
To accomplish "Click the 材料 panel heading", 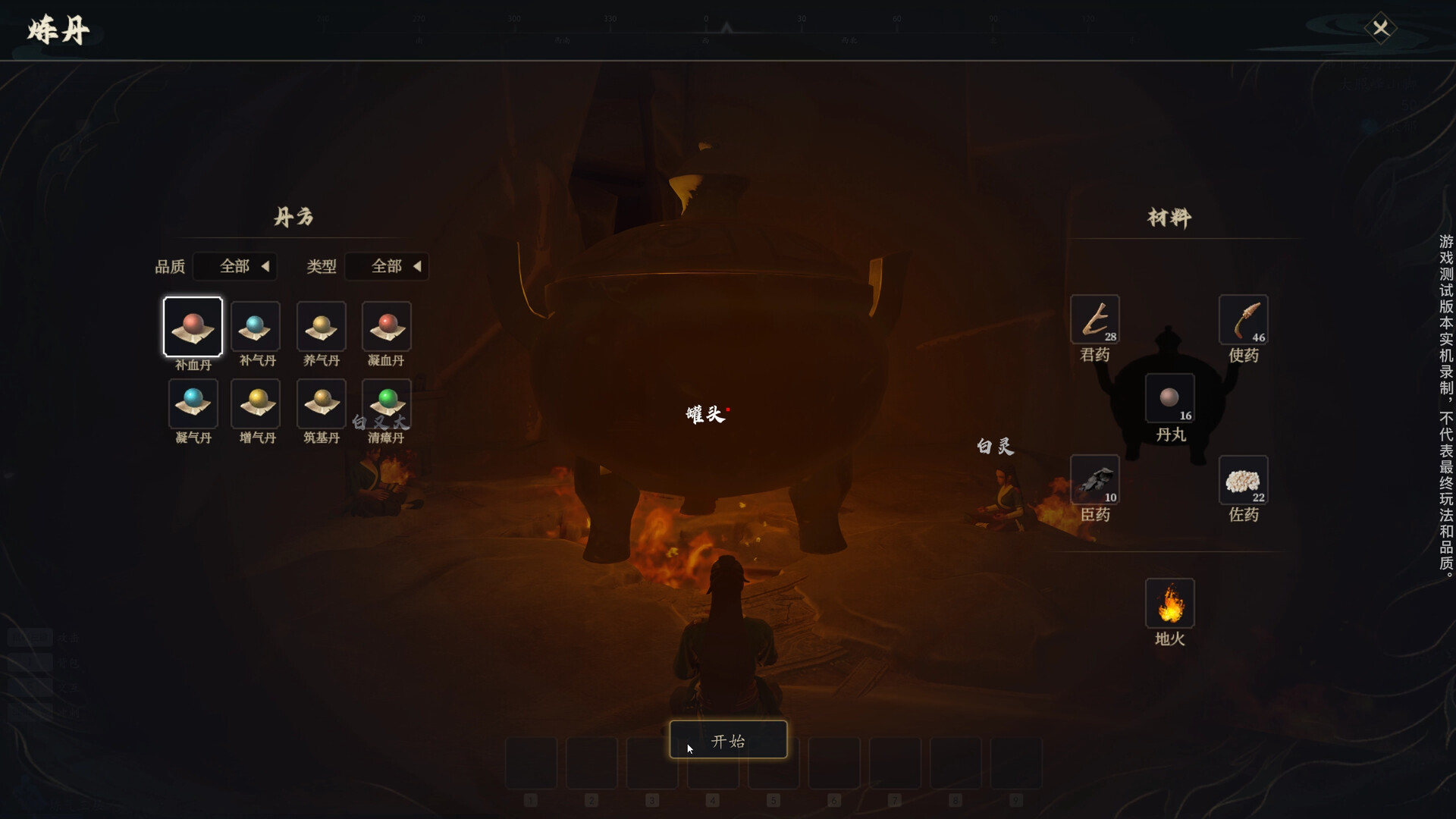I will pos(1169,218).
